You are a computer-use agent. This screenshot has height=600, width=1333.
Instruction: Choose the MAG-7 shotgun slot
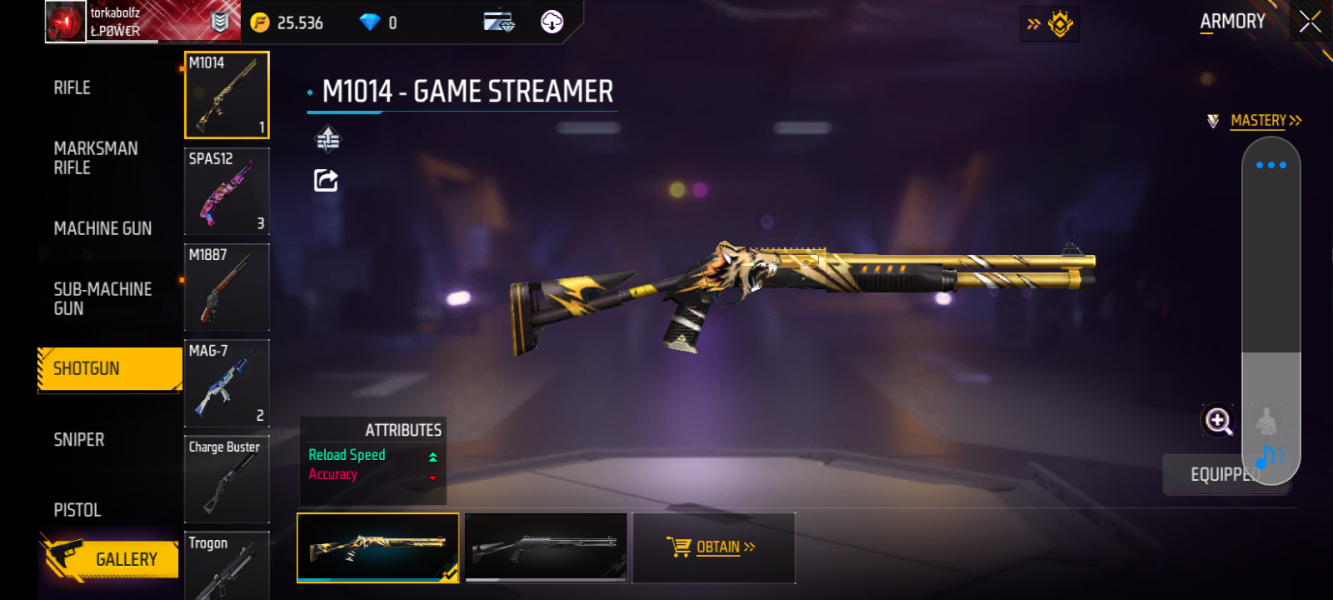(x=227, y=383)
